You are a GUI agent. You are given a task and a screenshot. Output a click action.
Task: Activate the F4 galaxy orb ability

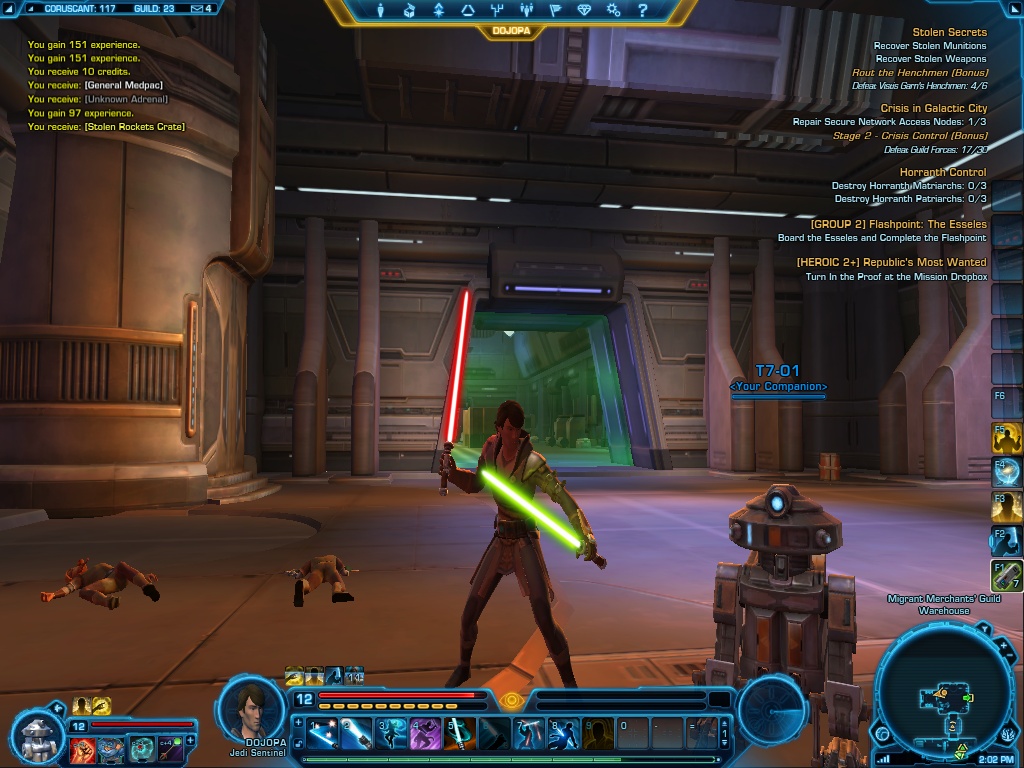click(1006, 471)
